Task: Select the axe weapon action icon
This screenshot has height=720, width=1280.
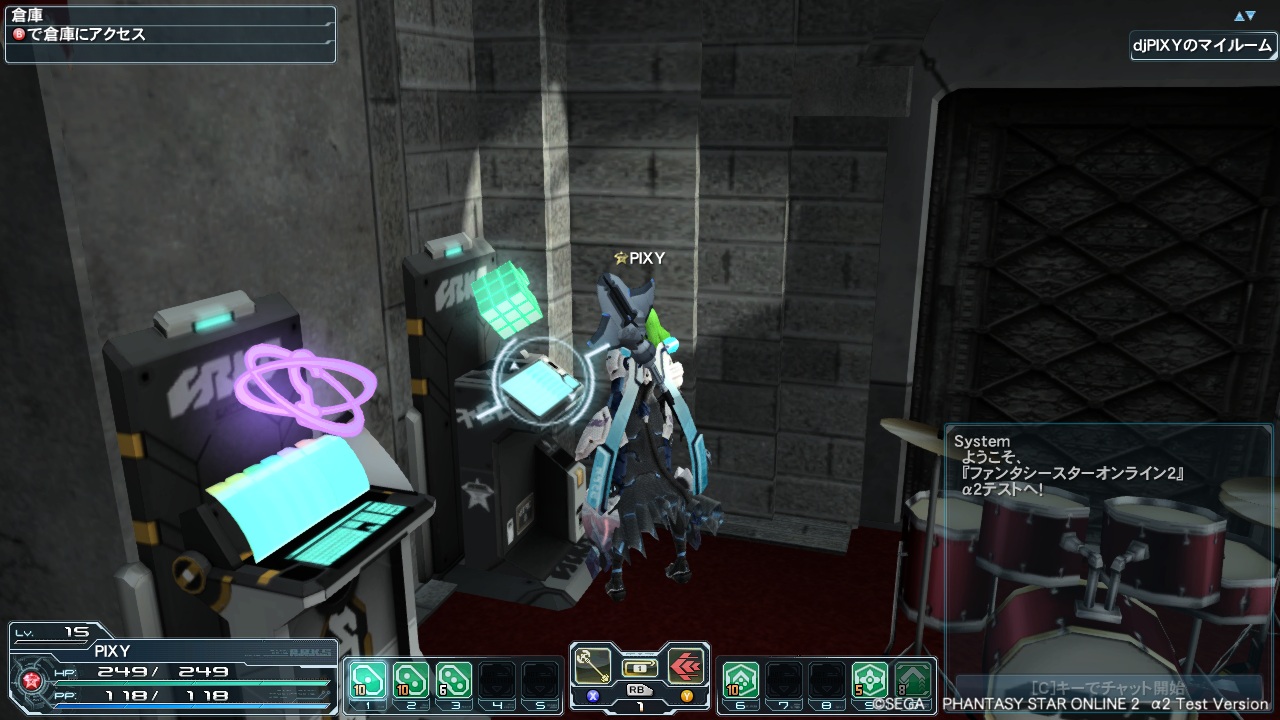Action: 595,665
